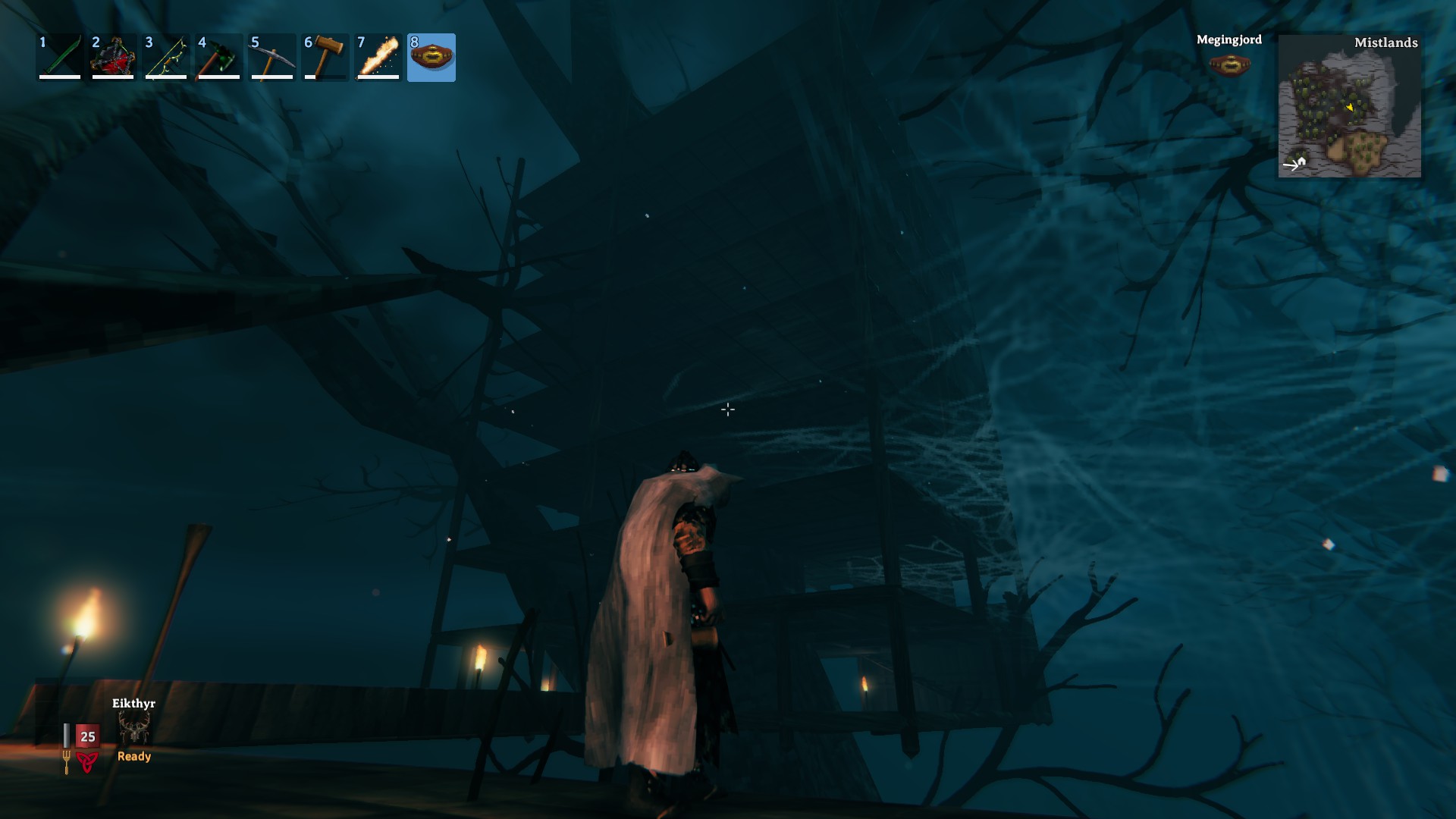Open the Mistlands minimap
The height and width of the screenshot is (819, 1456).
click(1349, 106)
